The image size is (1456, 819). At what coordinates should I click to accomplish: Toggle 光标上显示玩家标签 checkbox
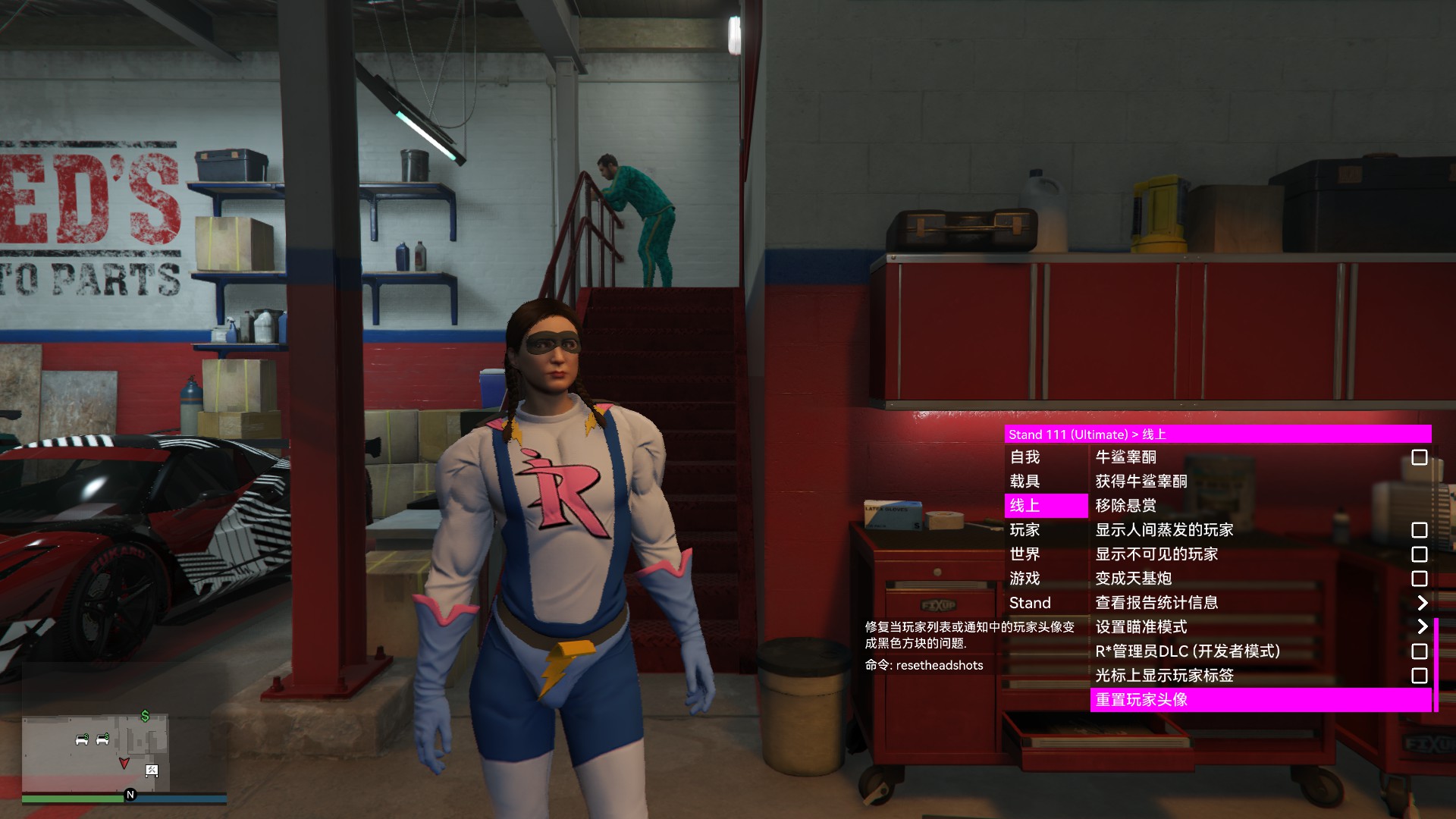point(1419,676)
